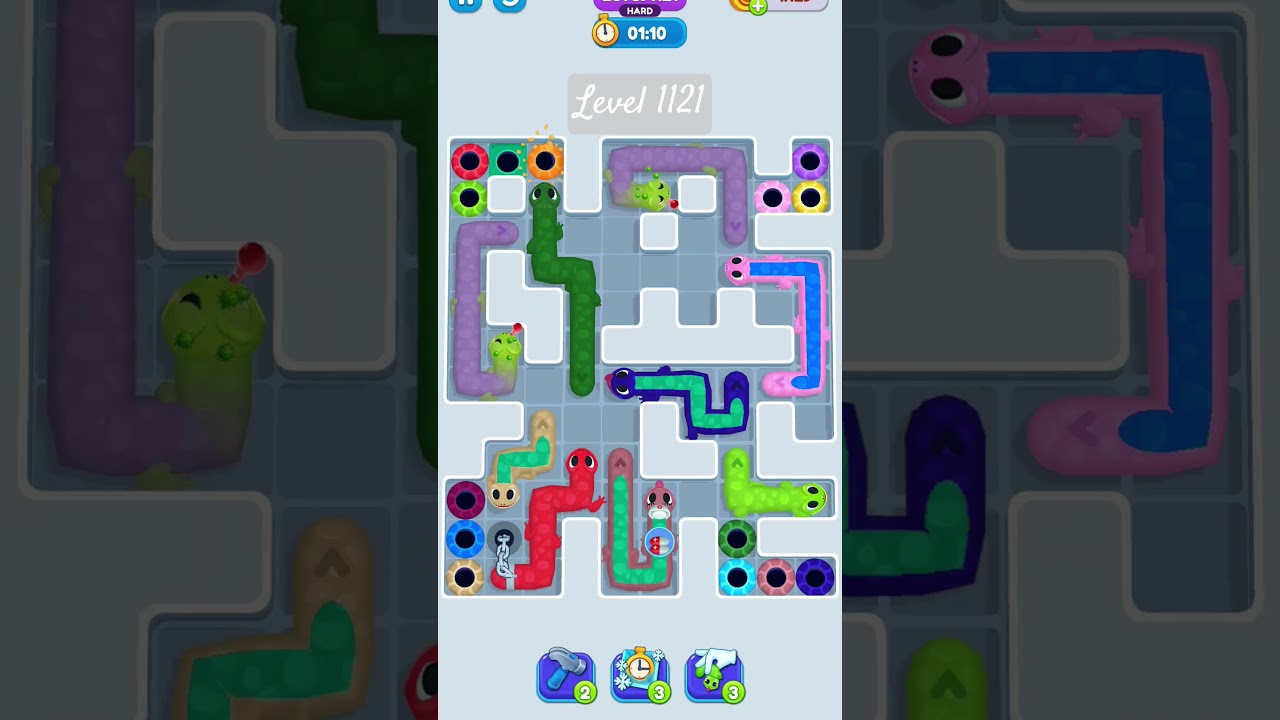Tap the orange exit hole at top left
1280x720 pixels.
pos(547,158)
